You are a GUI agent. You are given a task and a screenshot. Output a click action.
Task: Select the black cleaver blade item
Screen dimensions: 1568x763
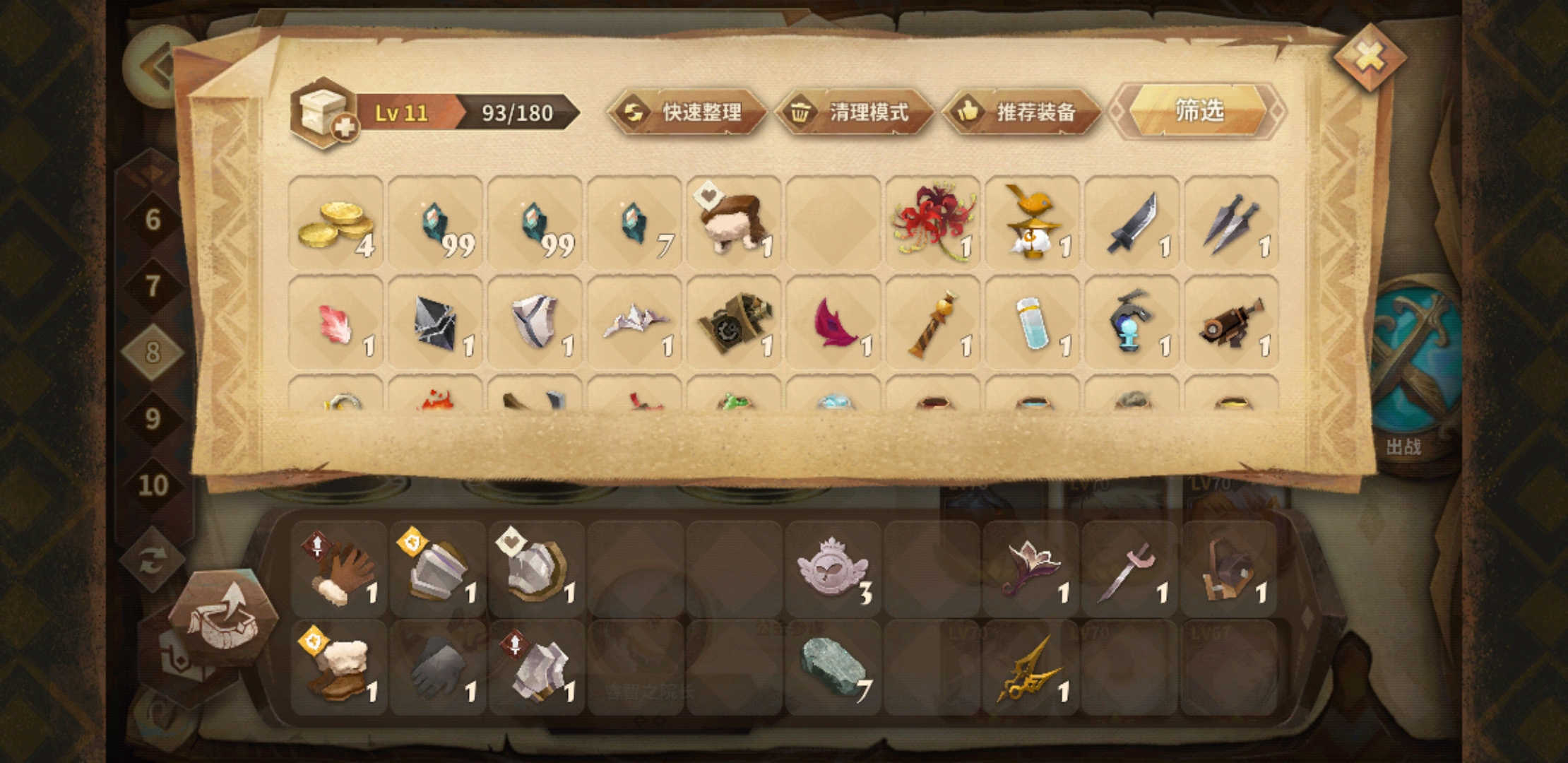point(1132,223)
